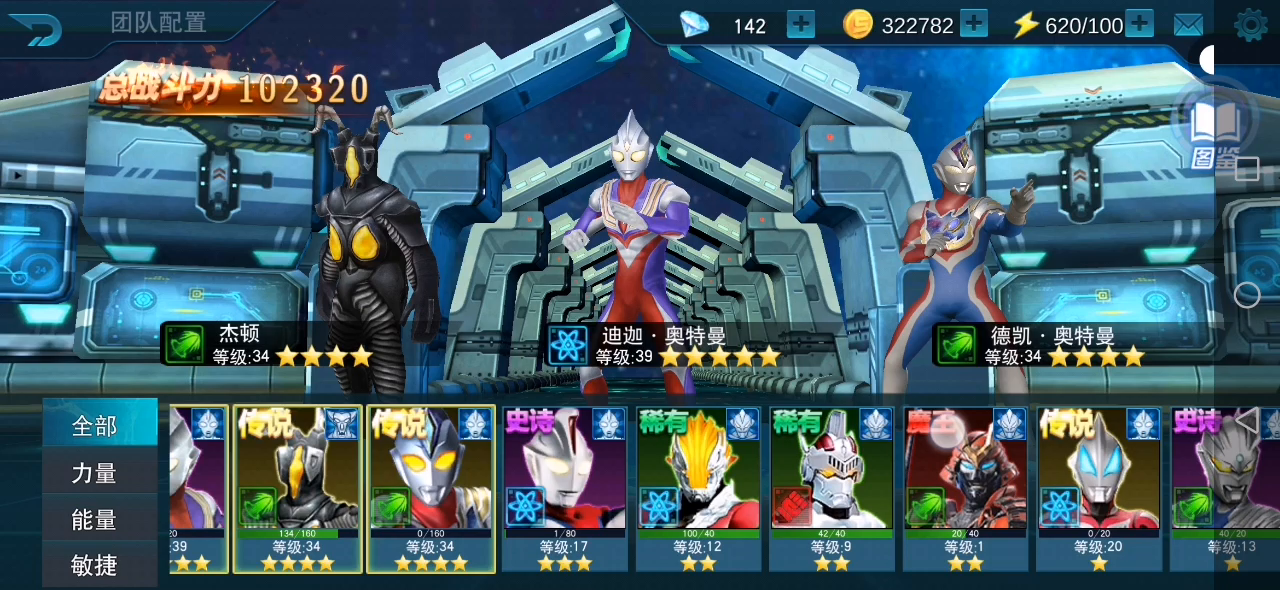Refill energy using the lightning plus button

click(x=1139, y=24)
